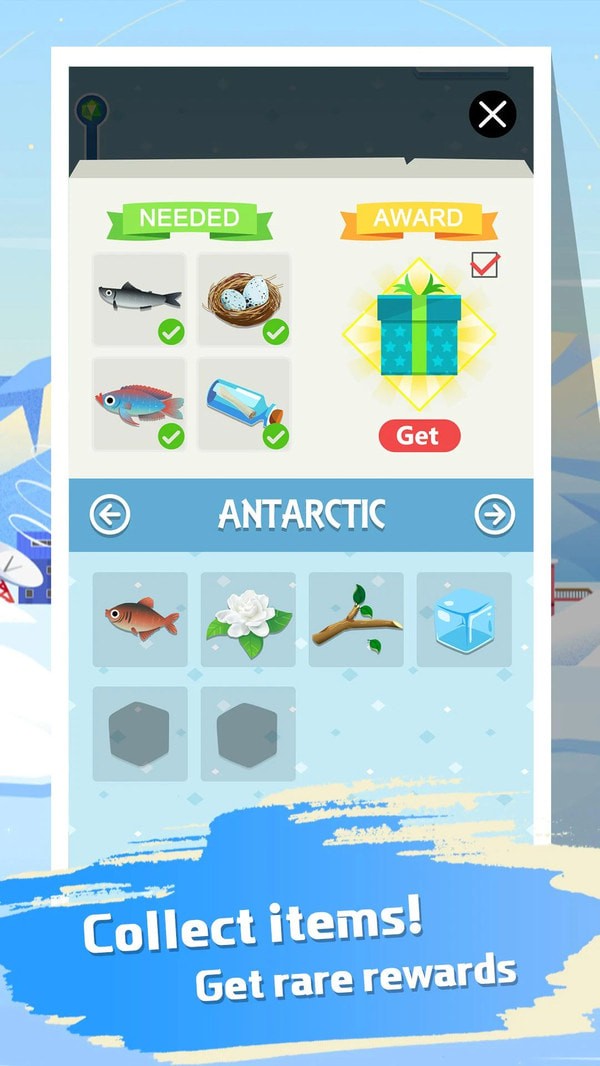Image resolution: width=600 pixels, height=1066 pixels.
Task: Go to the previous region with left arrow
Action: tap(110, 515)
